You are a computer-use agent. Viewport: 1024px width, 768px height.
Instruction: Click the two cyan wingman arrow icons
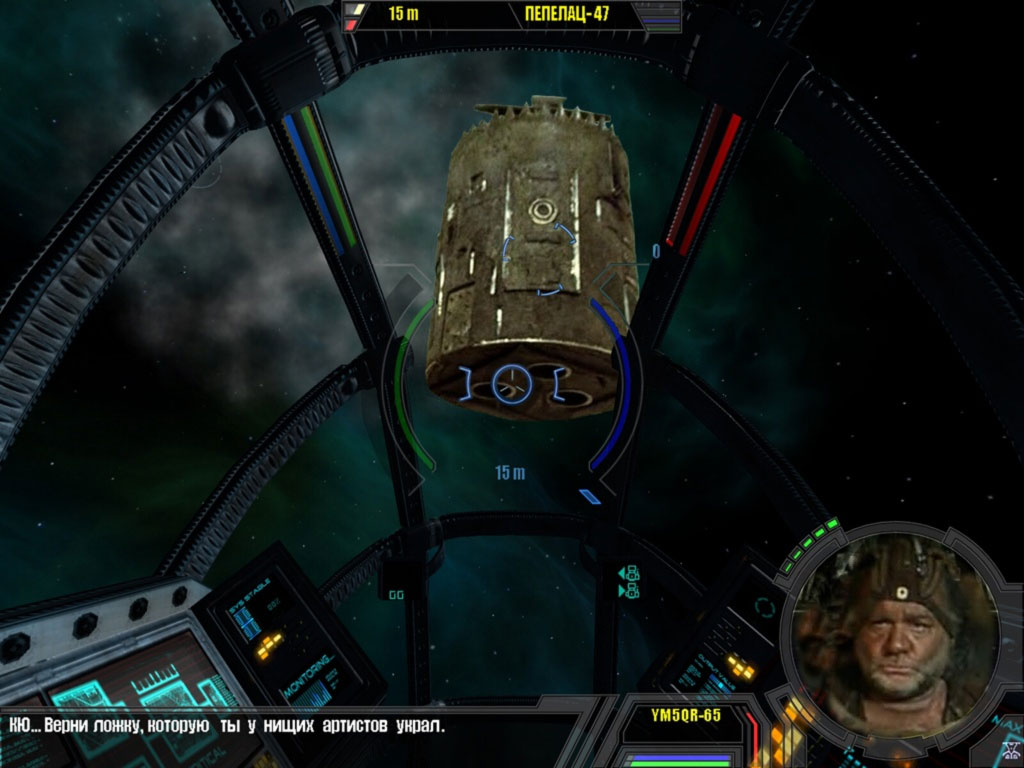(629, 582)
